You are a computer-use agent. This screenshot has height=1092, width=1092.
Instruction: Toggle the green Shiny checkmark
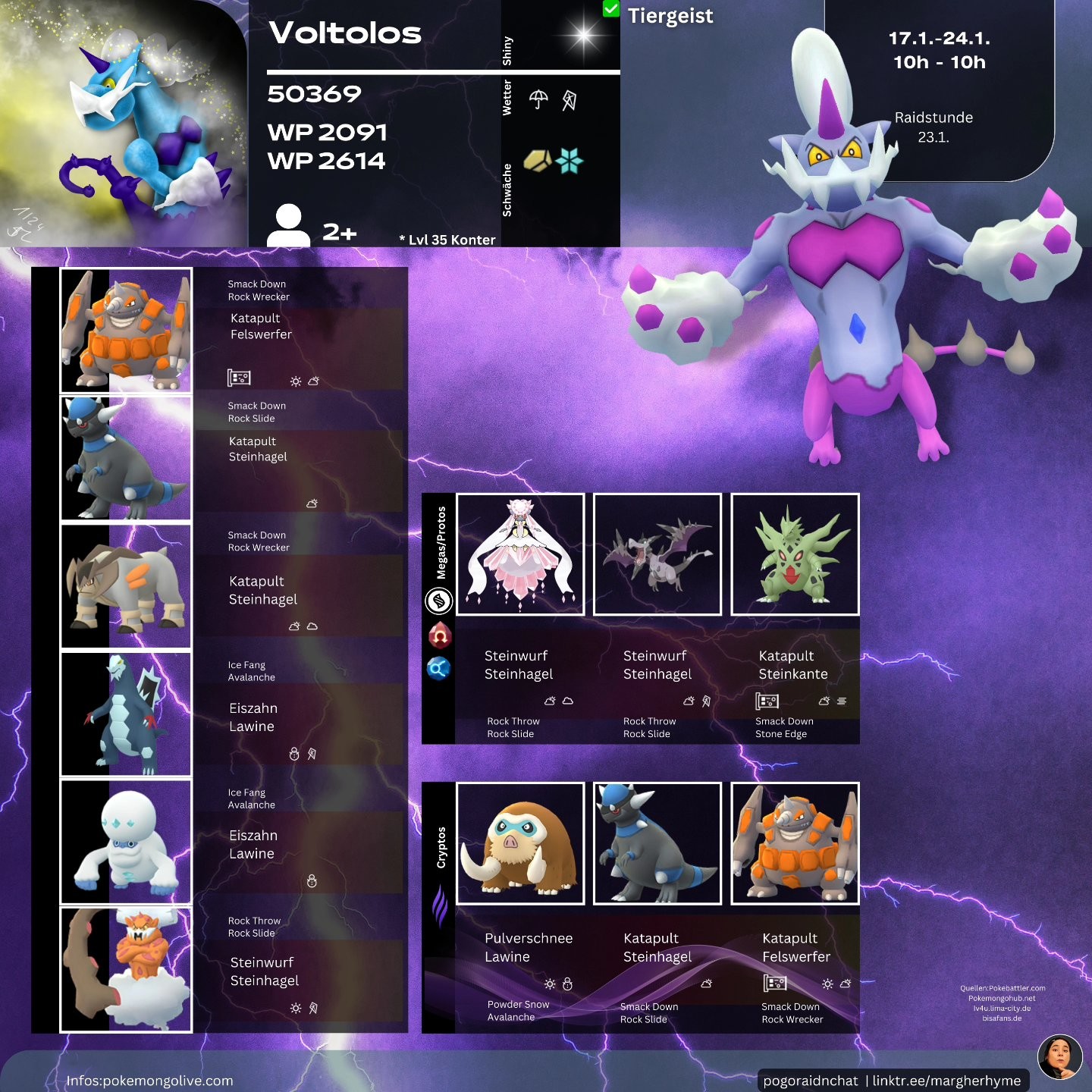610,9
